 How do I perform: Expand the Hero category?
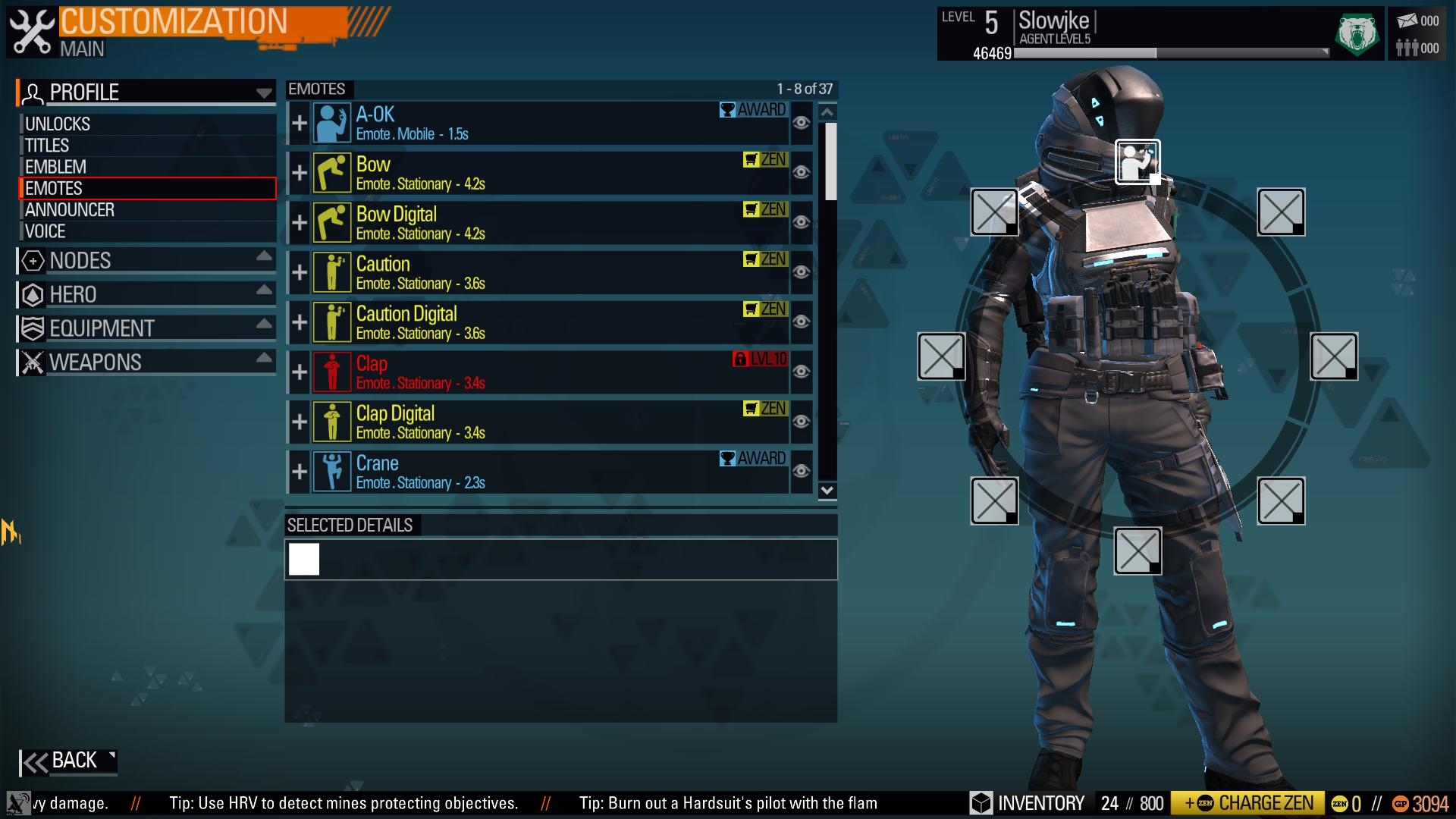tap(146, 294)
